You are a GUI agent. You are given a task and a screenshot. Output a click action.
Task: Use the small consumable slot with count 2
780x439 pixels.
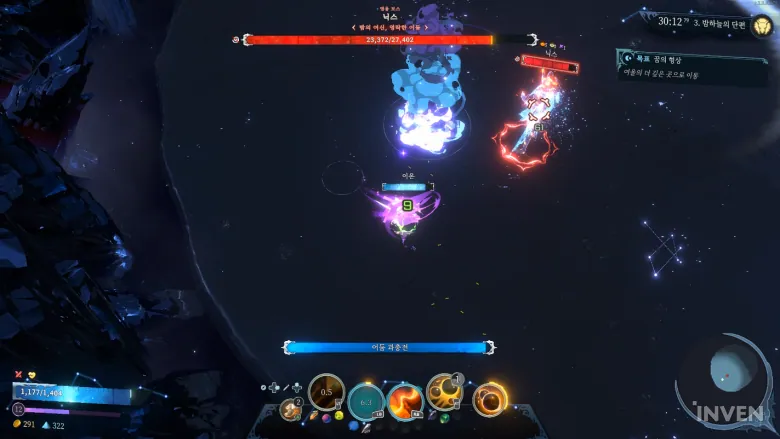292,408
